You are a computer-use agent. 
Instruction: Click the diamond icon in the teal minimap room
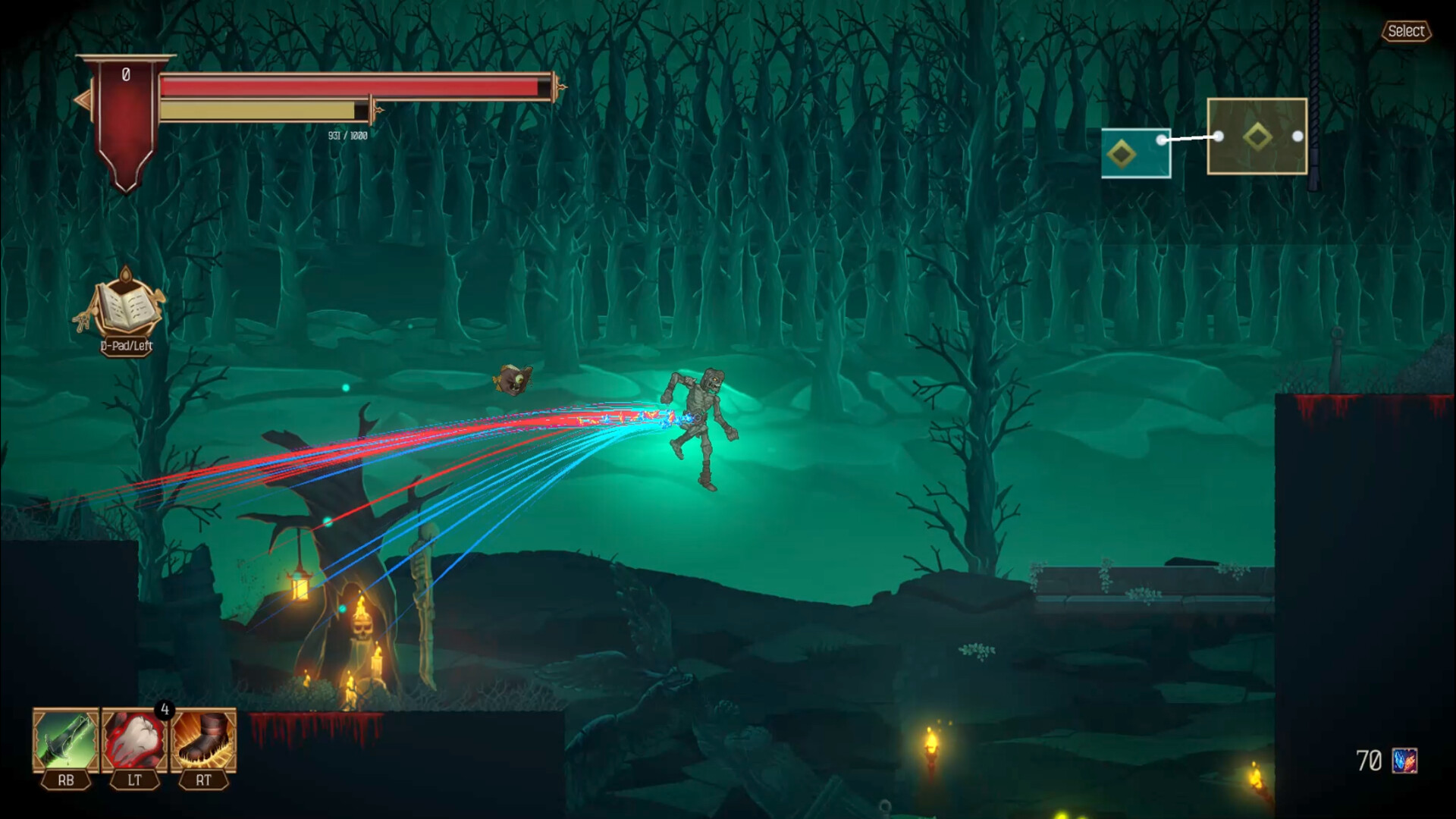tap(1122, 153)
